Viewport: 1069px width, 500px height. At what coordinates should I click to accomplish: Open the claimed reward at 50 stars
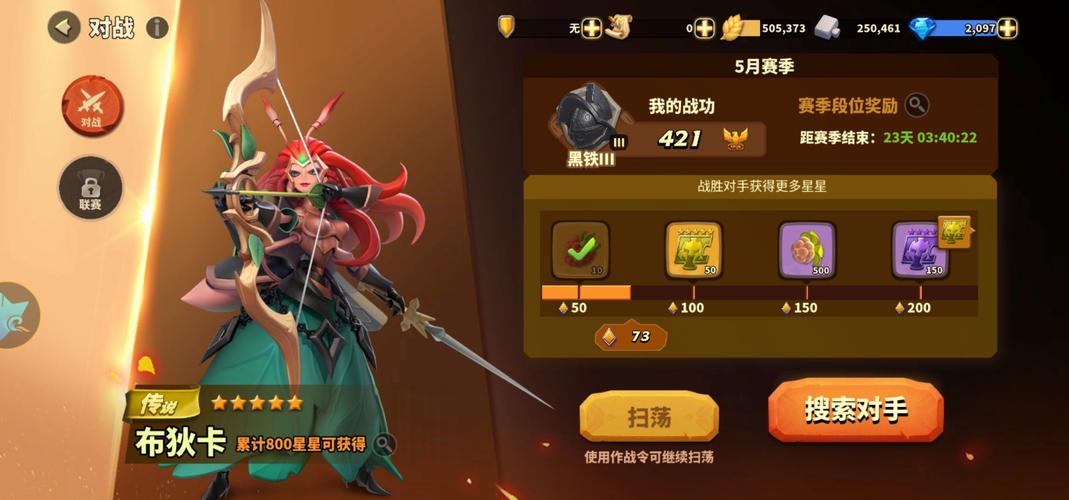coord(580,250)
